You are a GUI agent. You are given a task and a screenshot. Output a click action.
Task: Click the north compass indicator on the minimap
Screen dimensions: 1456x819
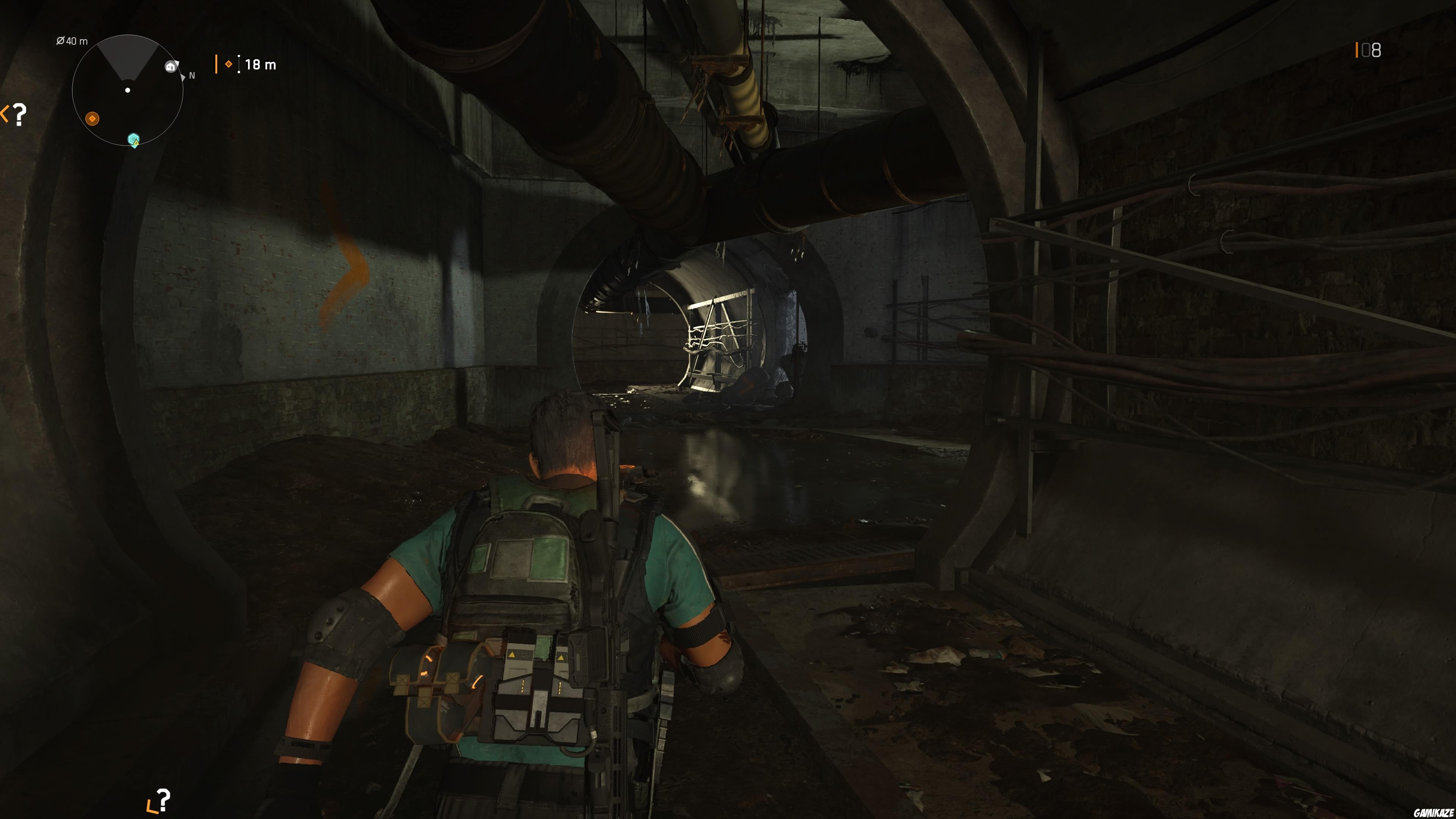click(191, 76)
